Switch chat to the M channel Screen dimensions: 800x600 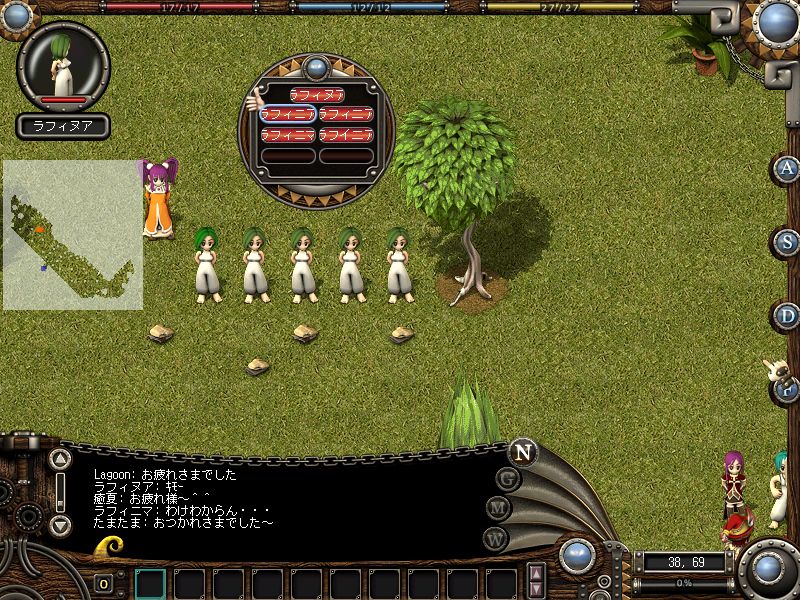(x=499, y=508)
